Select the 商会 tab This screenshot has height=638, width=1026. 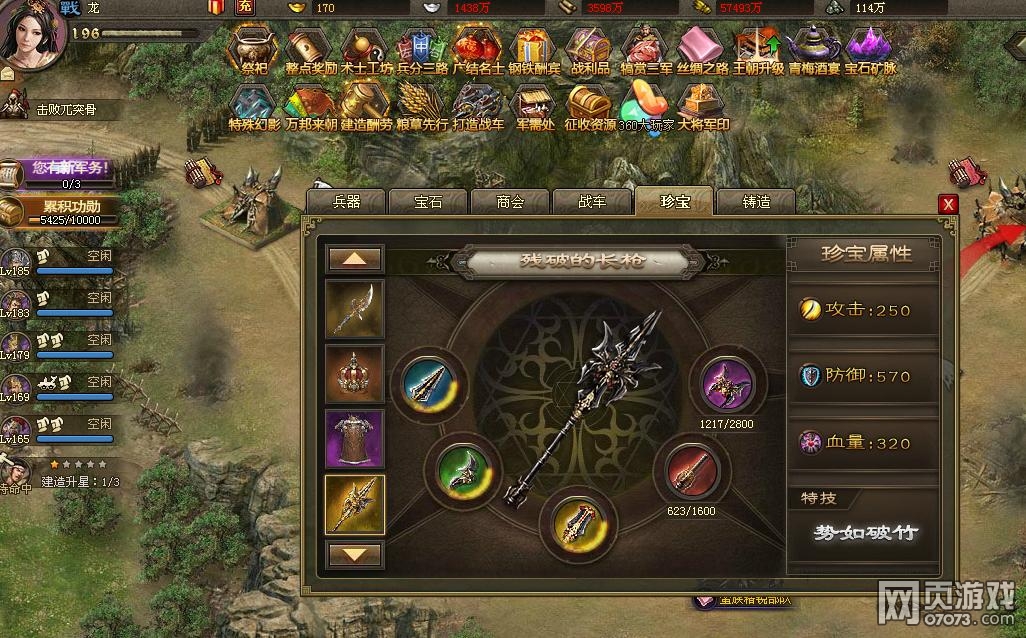(509, 201)
